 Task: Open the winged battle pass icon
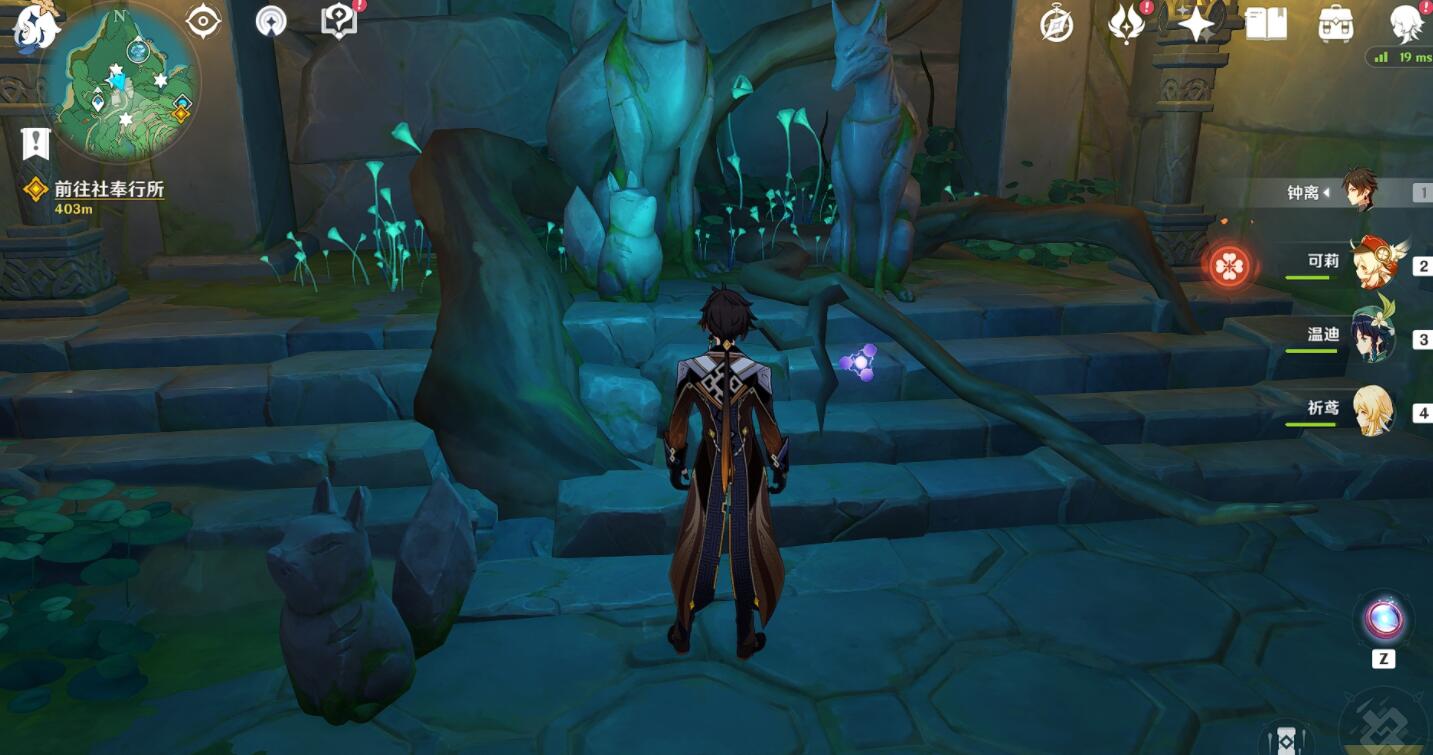tap(1126, 24)
